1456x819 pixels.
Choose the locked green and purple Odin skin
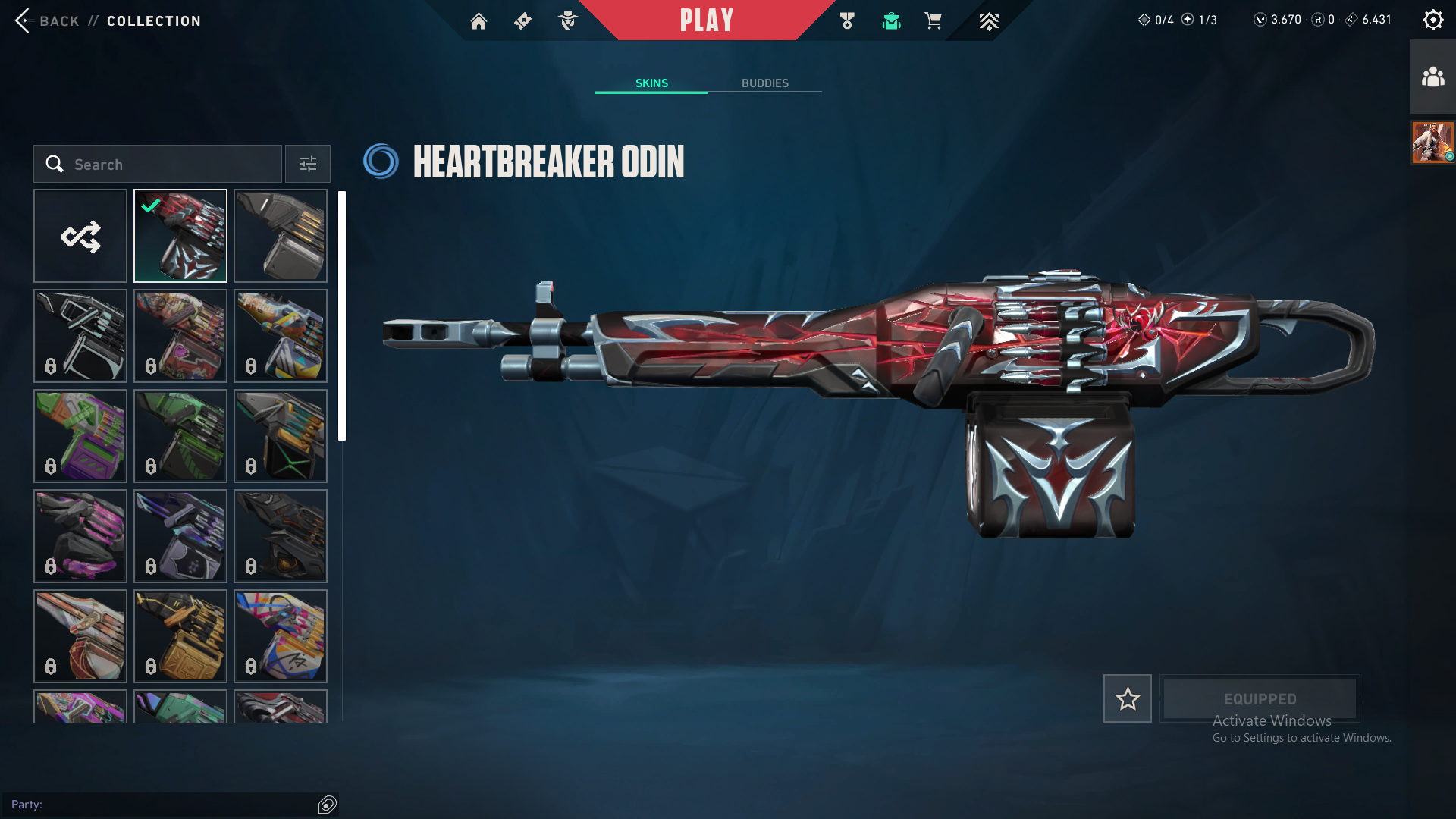[x=80, y=436]
